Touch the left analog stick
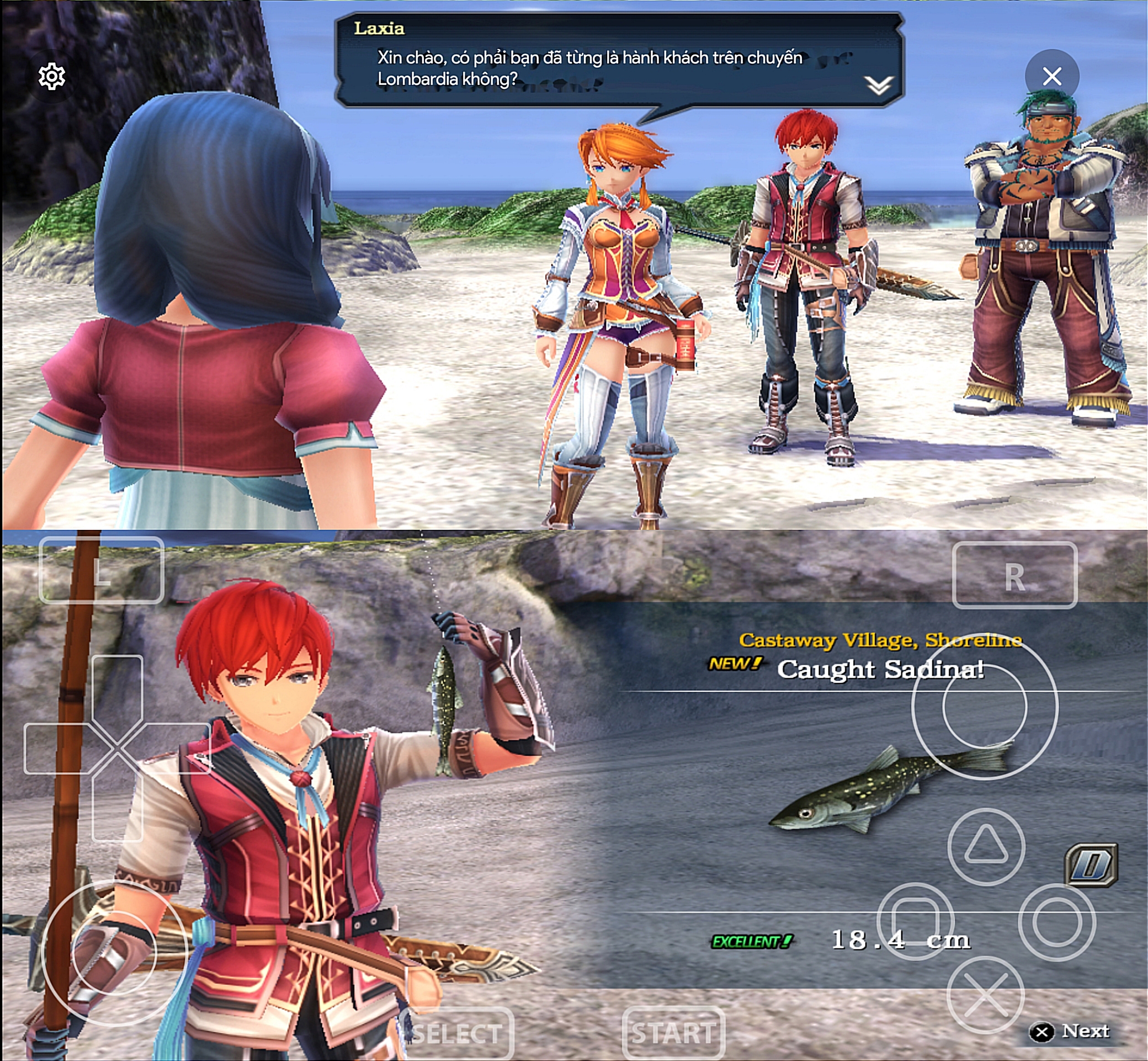1148x1061 pixels. (x=114, y=953)
